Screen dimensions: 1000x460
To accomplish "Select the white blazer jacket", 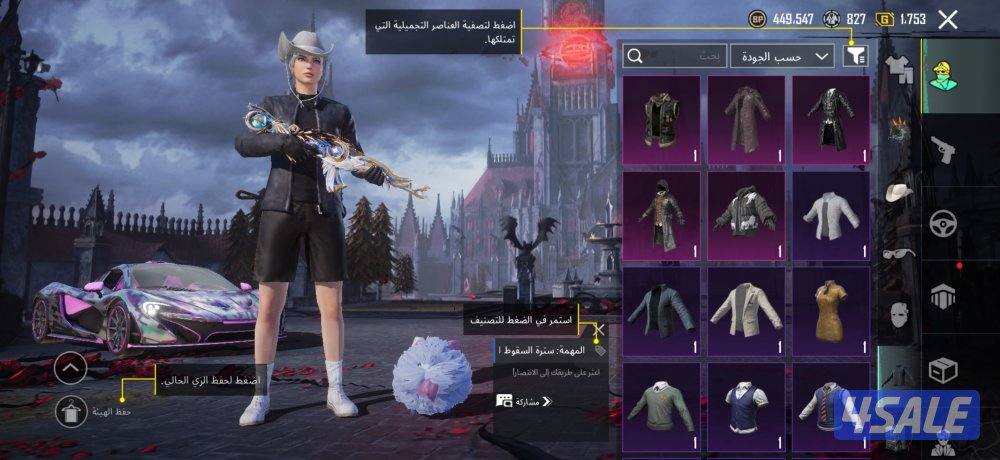I will coord(746,311).
